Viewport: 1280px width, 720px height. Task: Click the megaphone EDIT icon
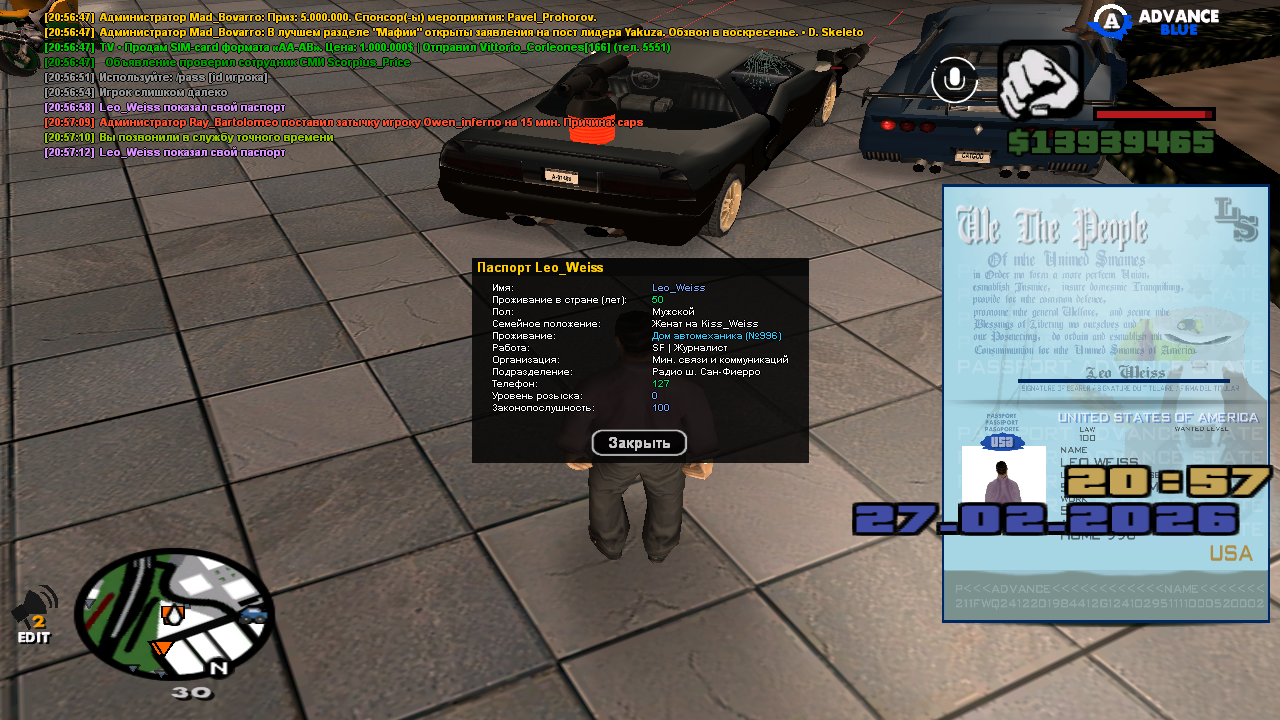pos(34,615)
